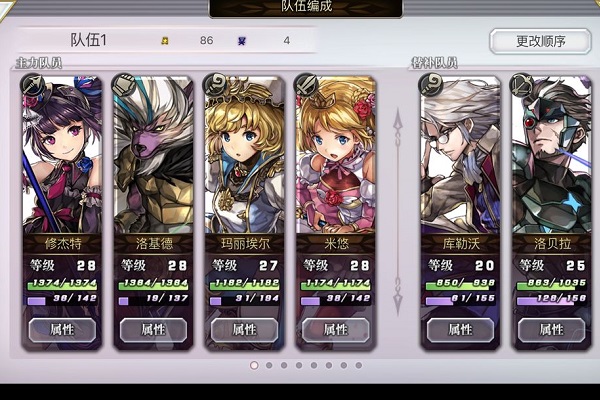View 属性 for 玛丽埃尔
Image resolution: width=600 pixels, height=400 pixels.
coord(244,329)
